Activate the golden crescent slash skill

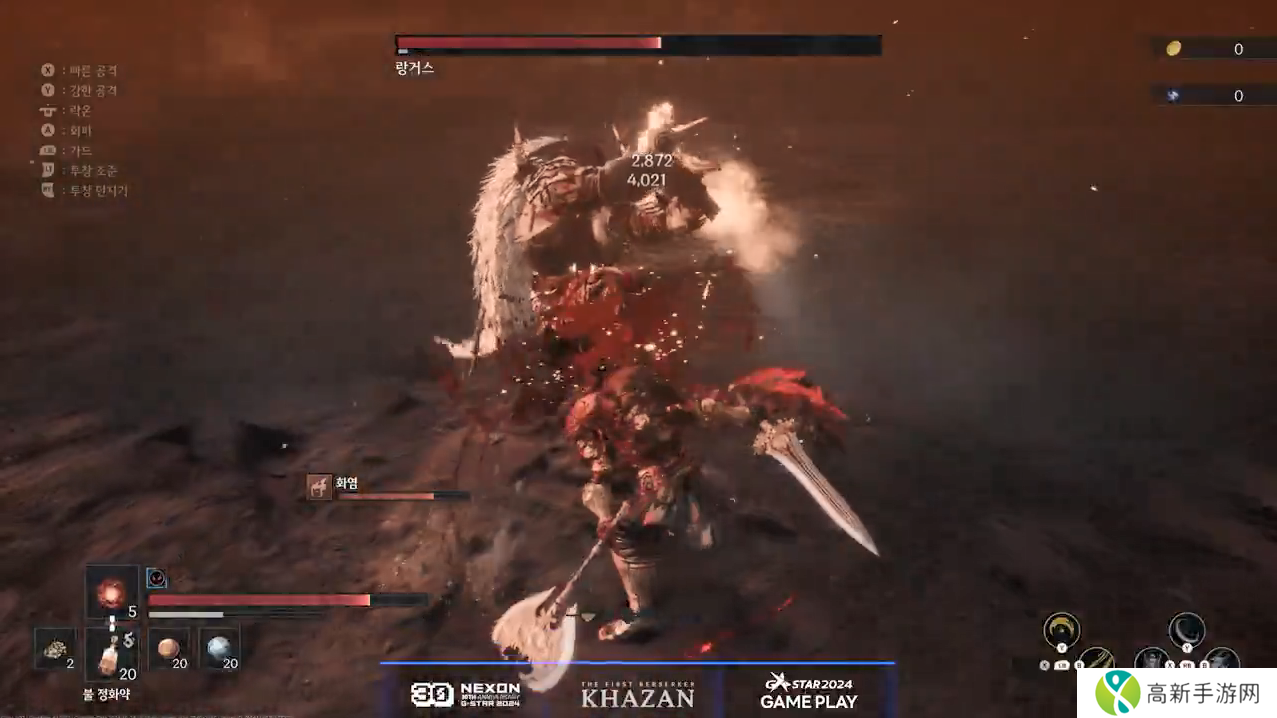[1061, 630]
